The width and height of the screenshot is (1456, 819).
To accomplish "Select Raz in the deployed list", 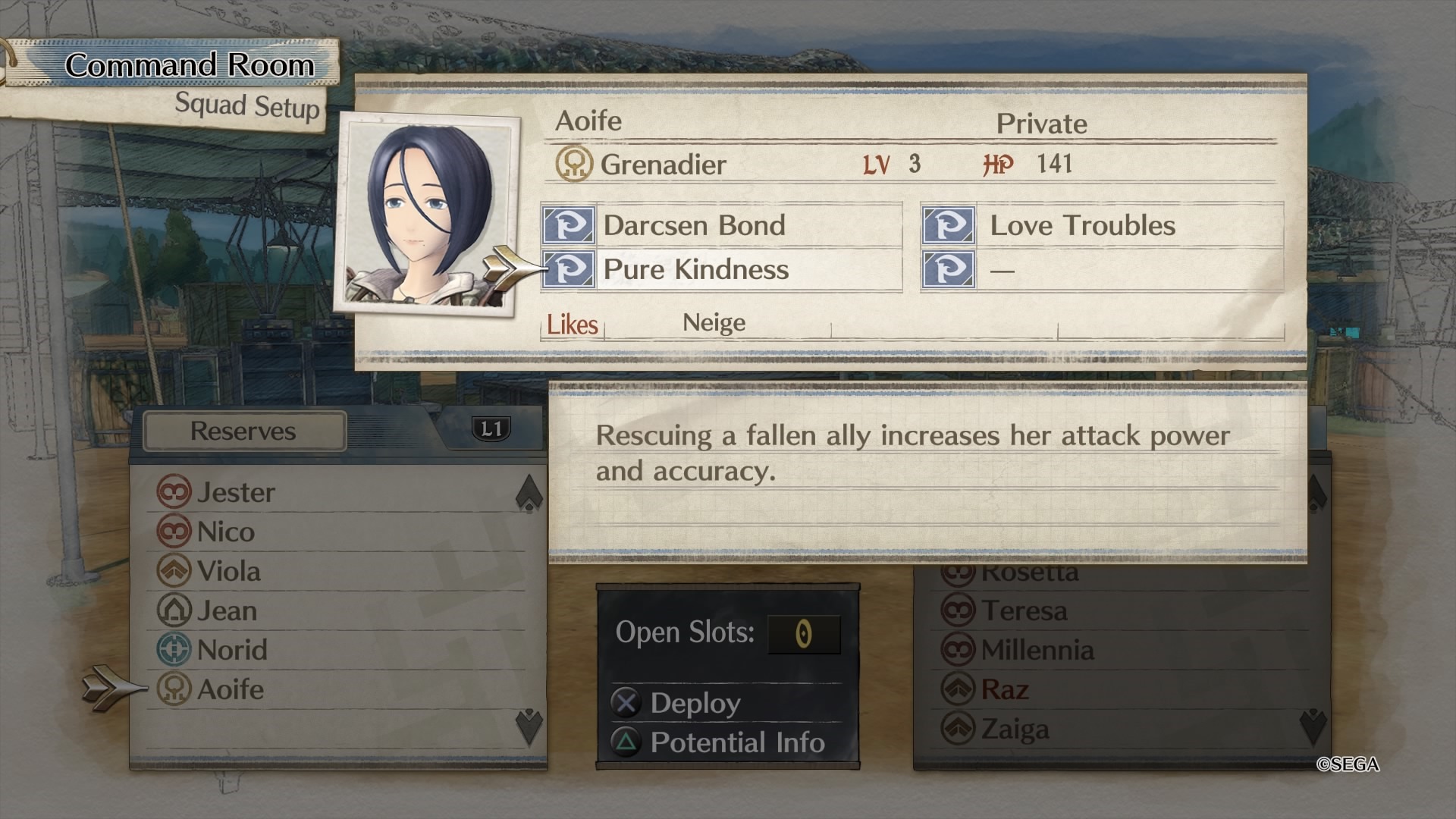I will click(1004, 690).
